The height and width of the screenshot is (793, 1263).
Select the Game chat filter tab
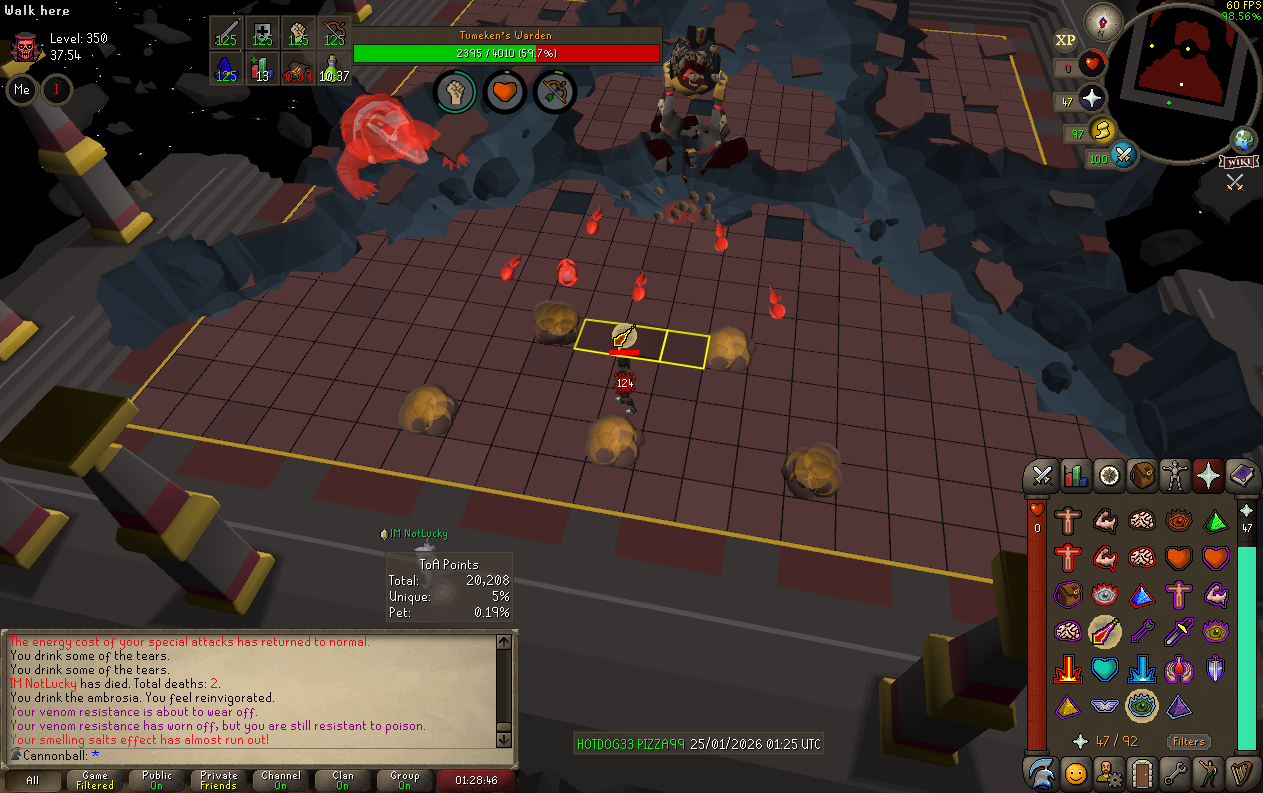[95, 780]
